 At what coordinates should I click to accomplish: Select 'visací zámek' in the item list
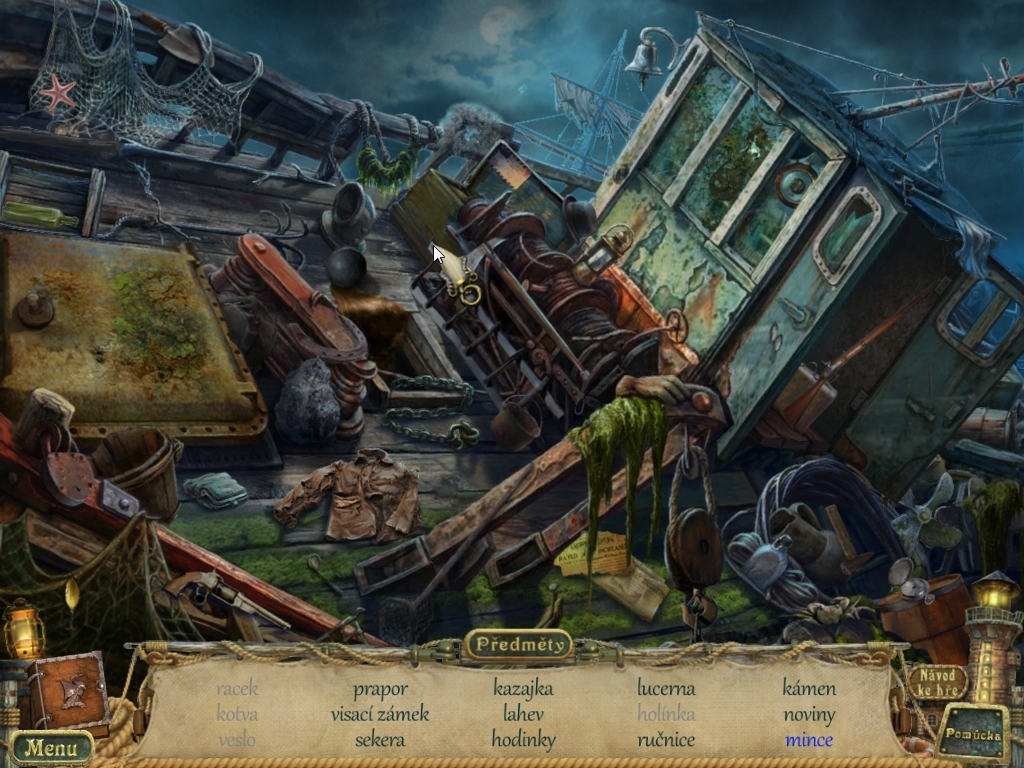(x=380, y=714)
